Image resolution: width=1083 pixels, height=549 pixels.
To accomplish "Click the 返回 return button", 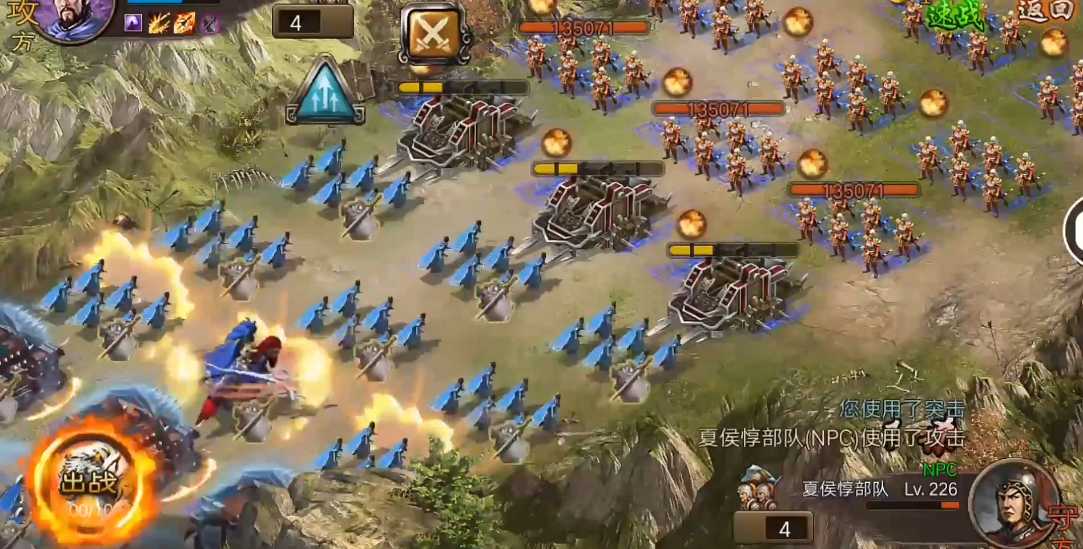I will [1045, 11].
